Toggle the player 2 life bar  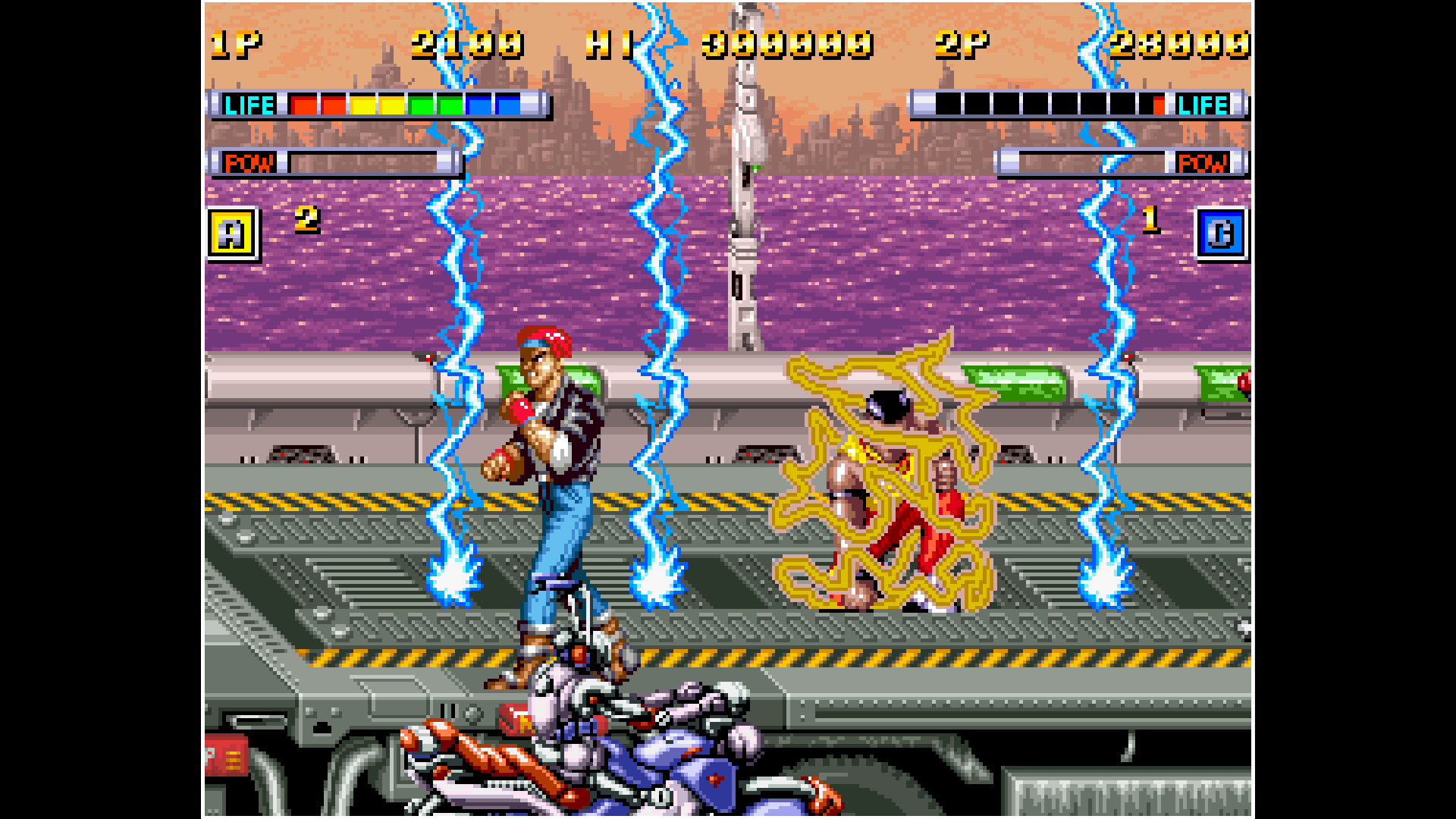[1054, 104]
